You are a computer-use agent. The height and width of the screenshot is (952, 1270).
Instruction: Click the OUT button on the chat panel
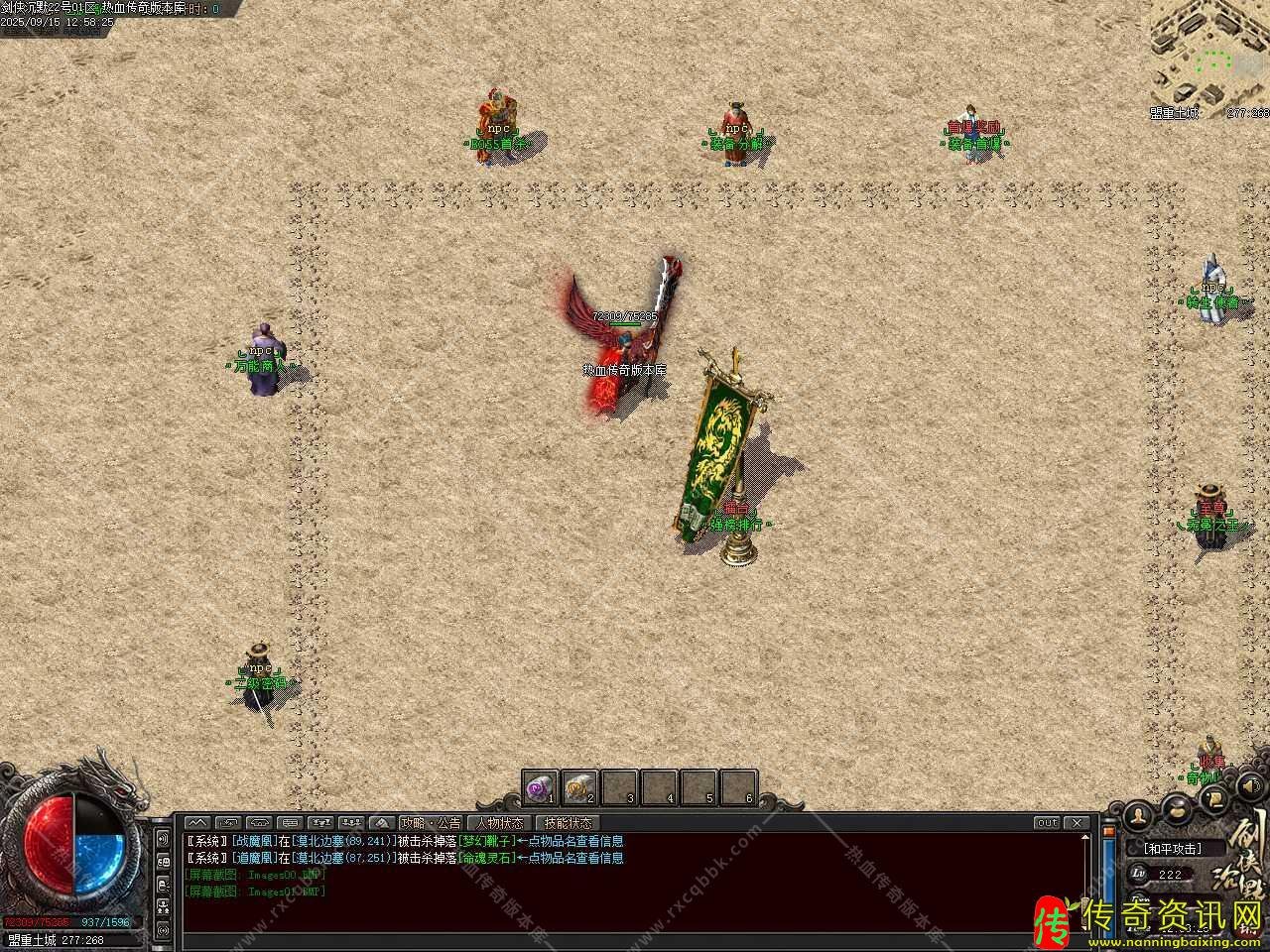tap(1047, 823)
